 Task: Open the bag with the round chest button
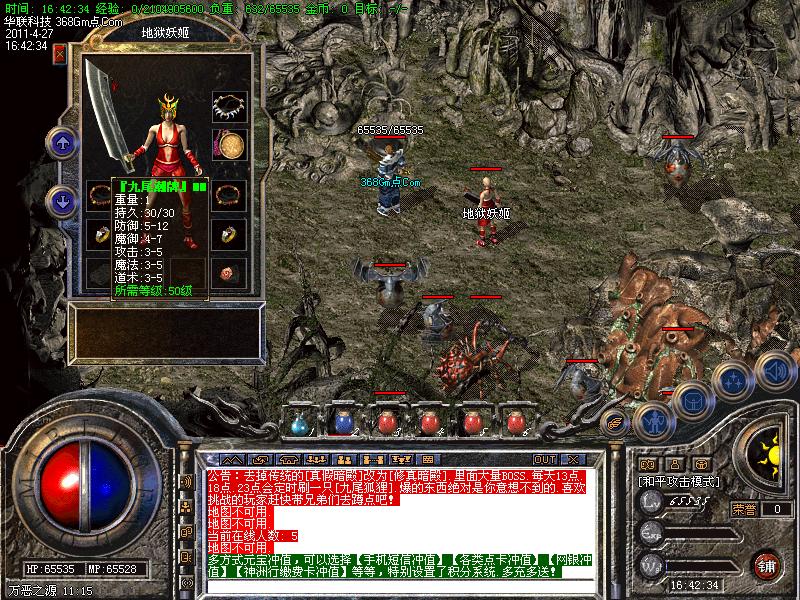691,401
